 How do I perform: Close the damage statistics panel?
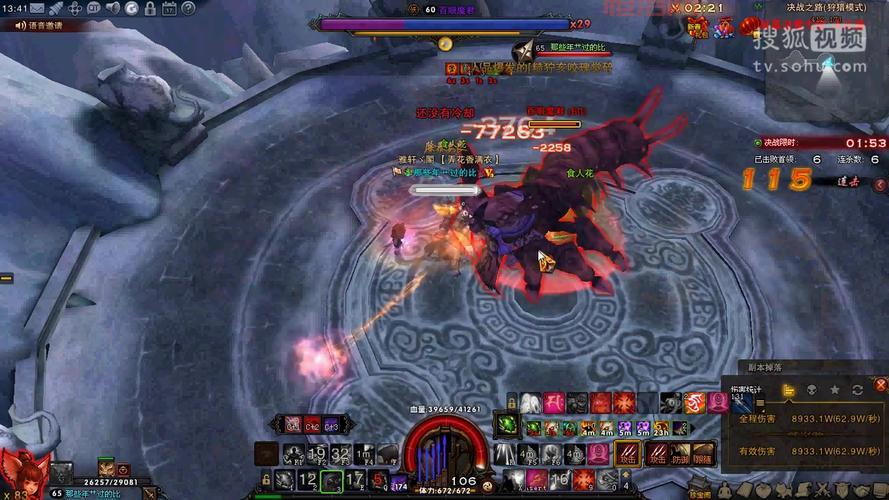coord(880,384)
